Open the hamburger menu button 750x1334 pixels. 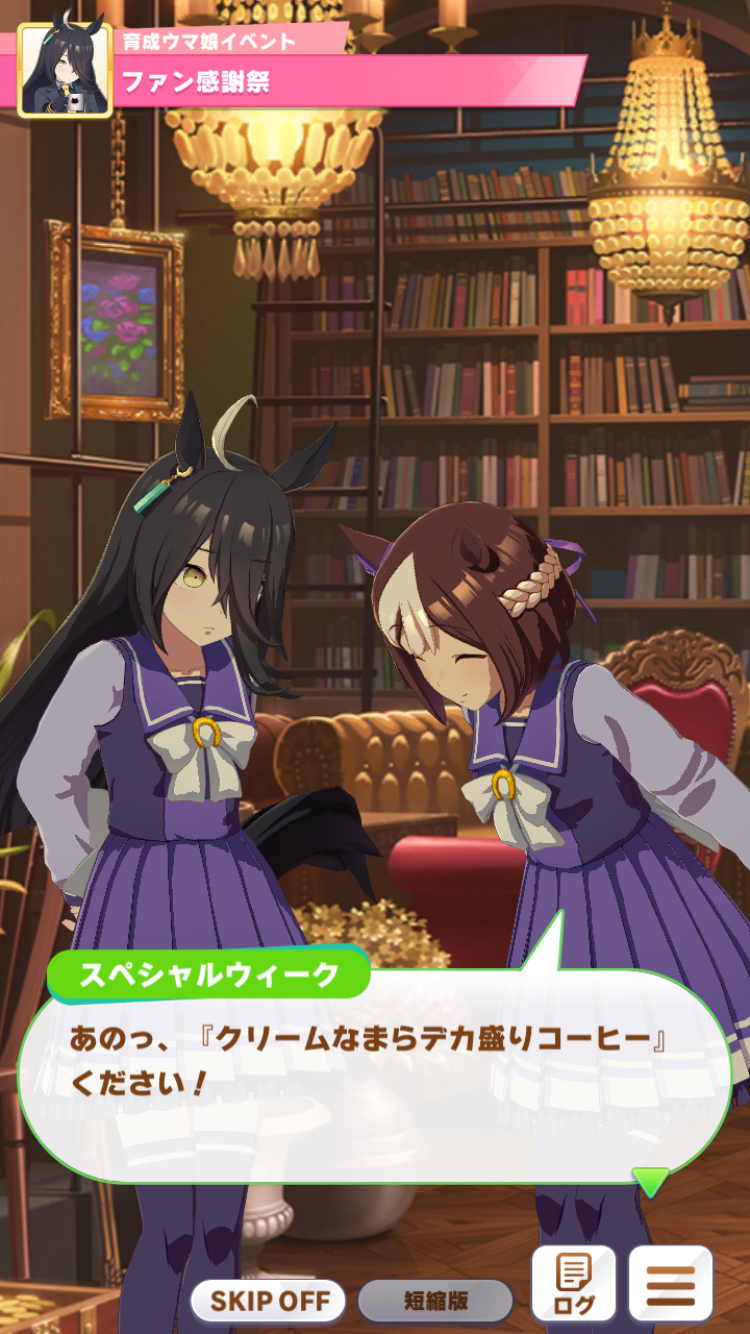pos(670,1285)
